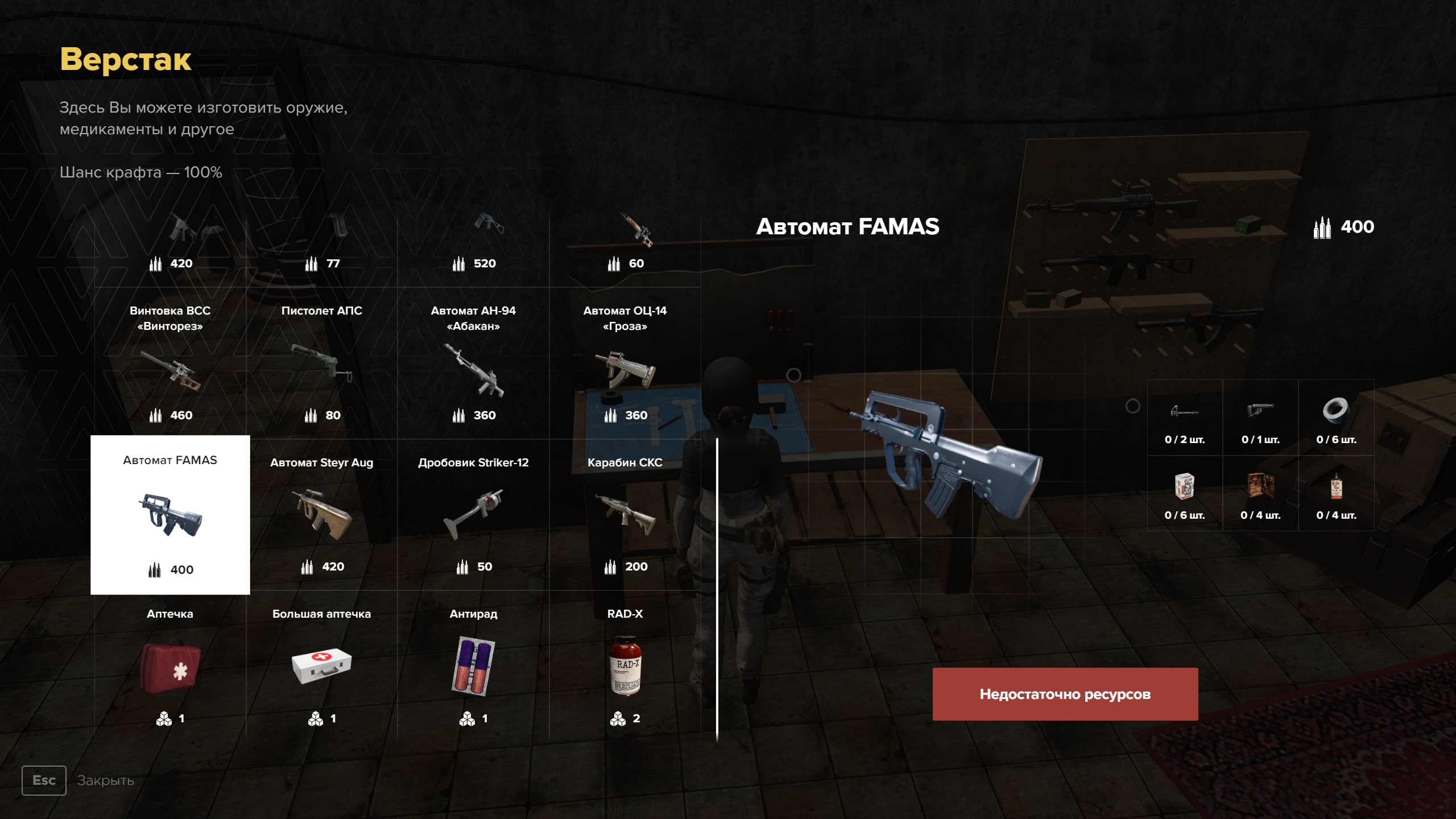Select the gun barrel ingredient slot
Screen dimensions: 1456x819
point(1185,418)
